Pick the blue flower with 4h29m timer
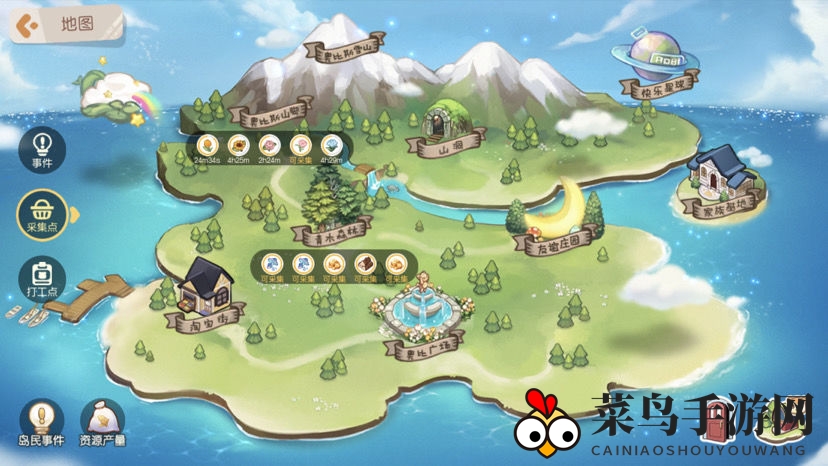828x466 pixels. [x=333, y=146]
